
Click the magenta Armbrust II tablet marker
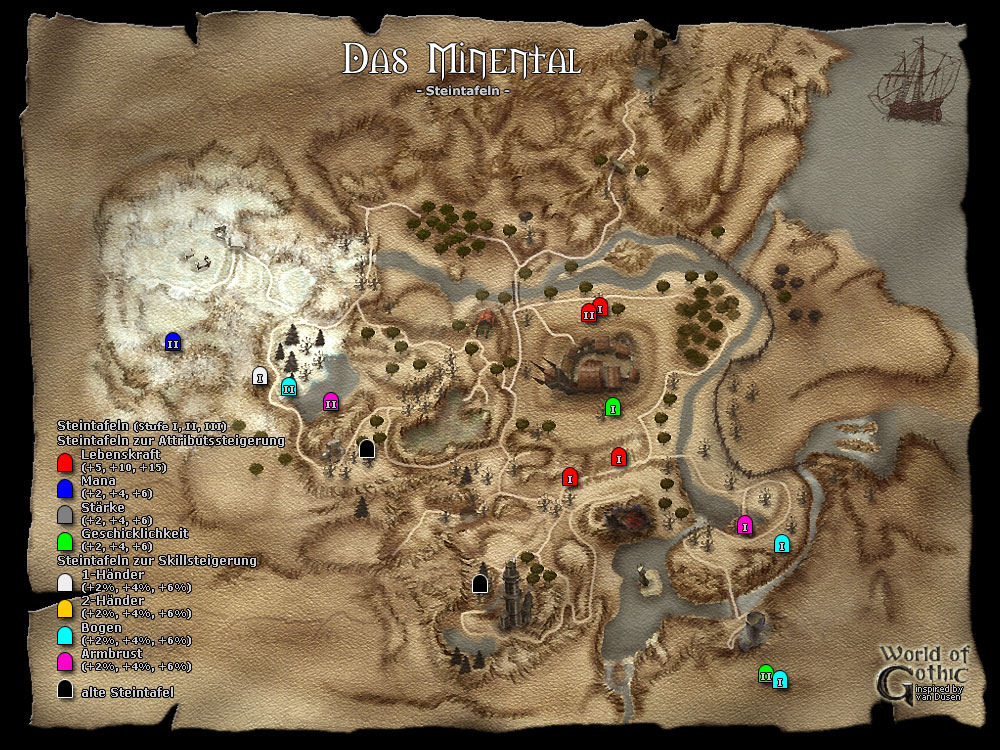(x=331, y=402)
